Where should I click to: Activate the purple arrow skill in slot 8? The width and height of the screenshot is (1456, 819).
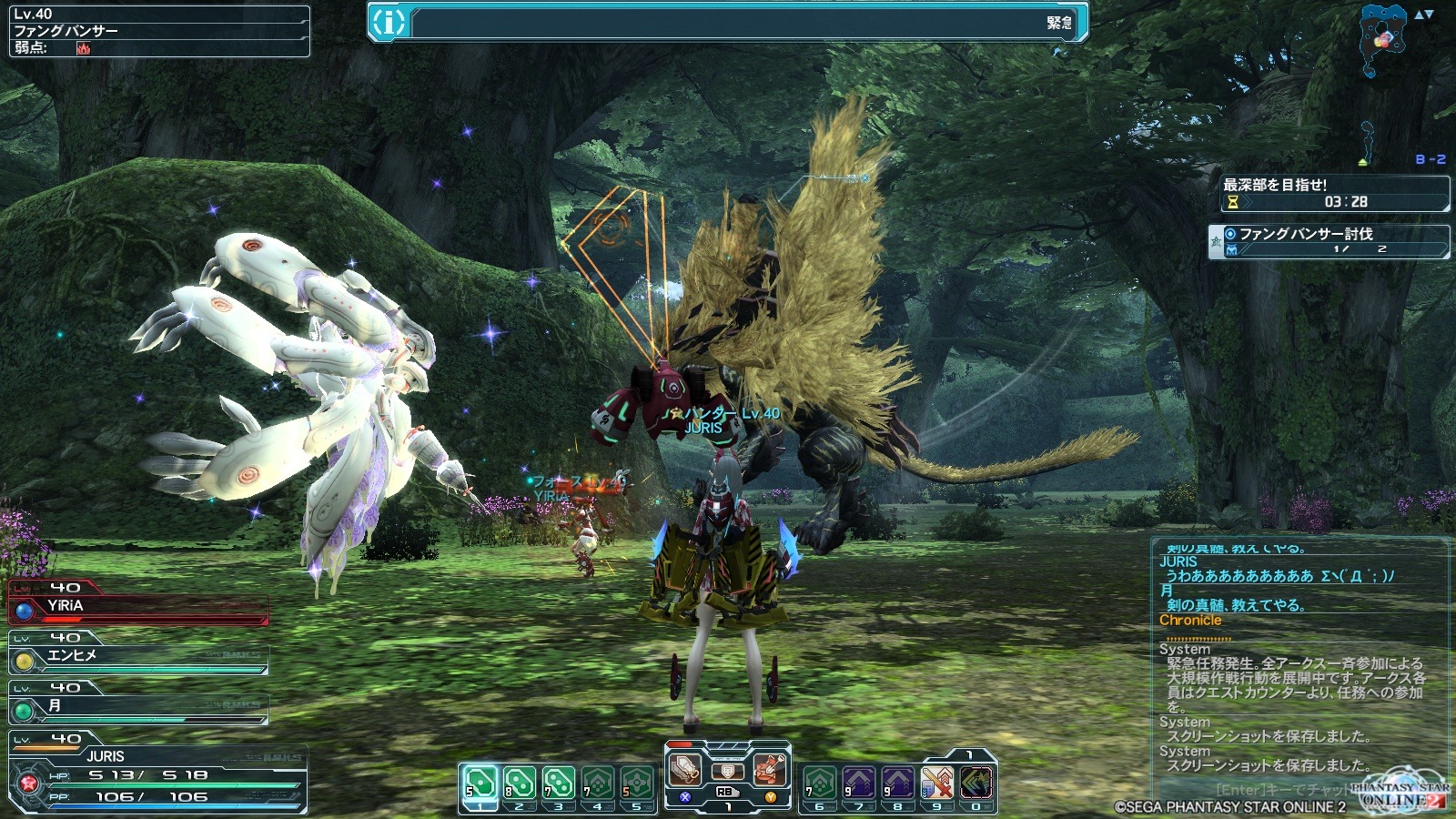[x=897, y=783]
